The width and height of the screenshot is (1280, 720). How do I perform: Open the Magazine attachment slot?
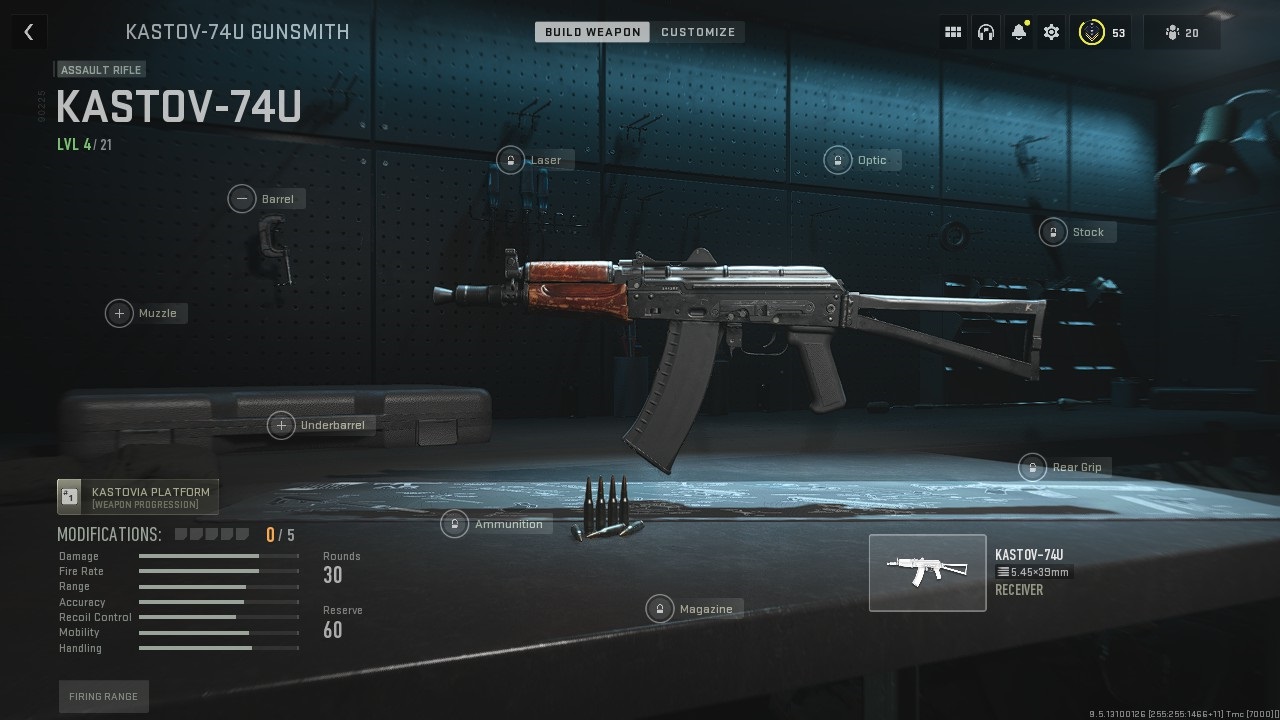click(694, 608)
